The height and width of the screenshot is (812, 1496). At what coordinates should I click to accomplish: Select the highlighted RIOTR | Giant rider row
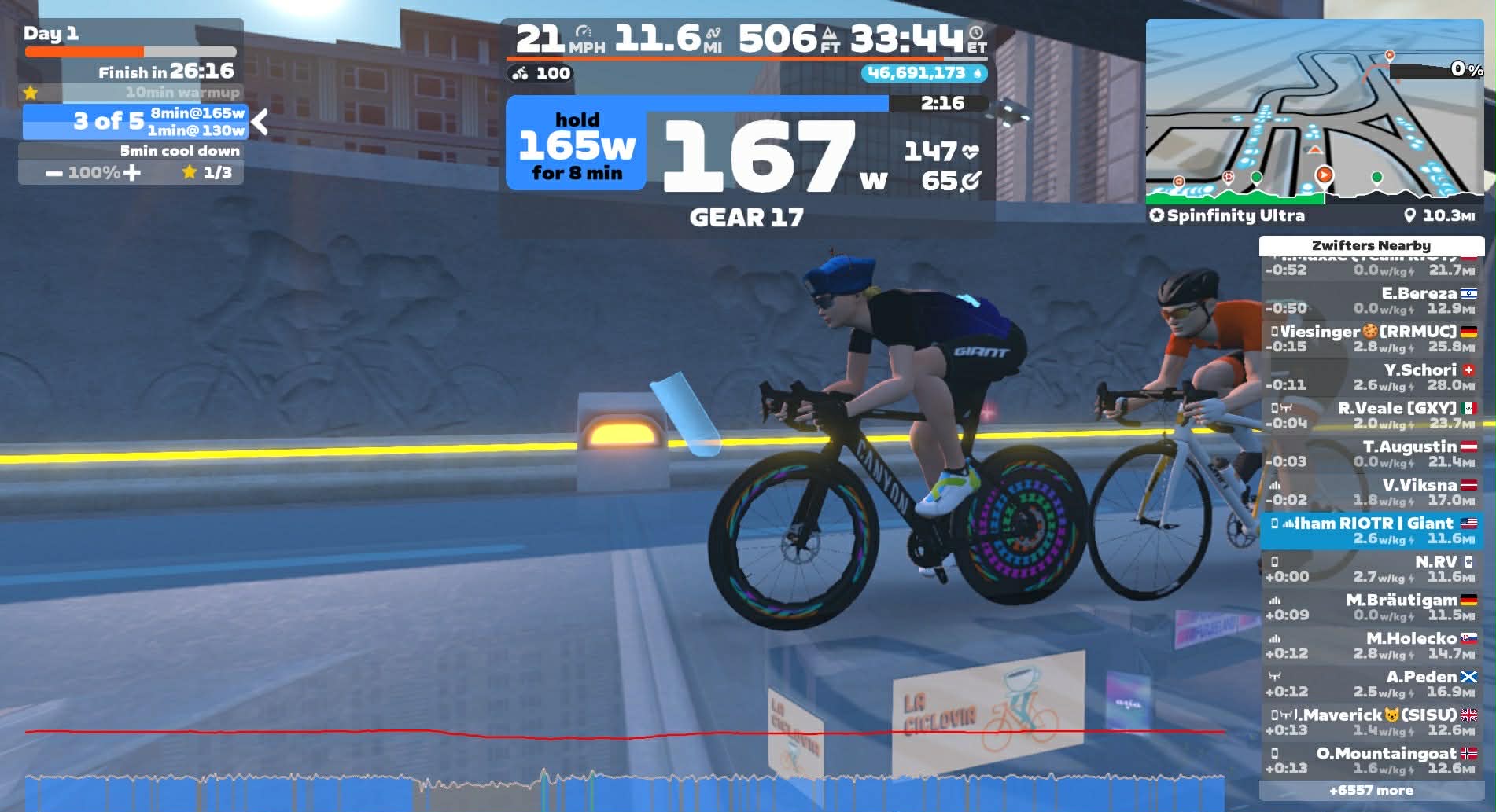point(1371,531)
